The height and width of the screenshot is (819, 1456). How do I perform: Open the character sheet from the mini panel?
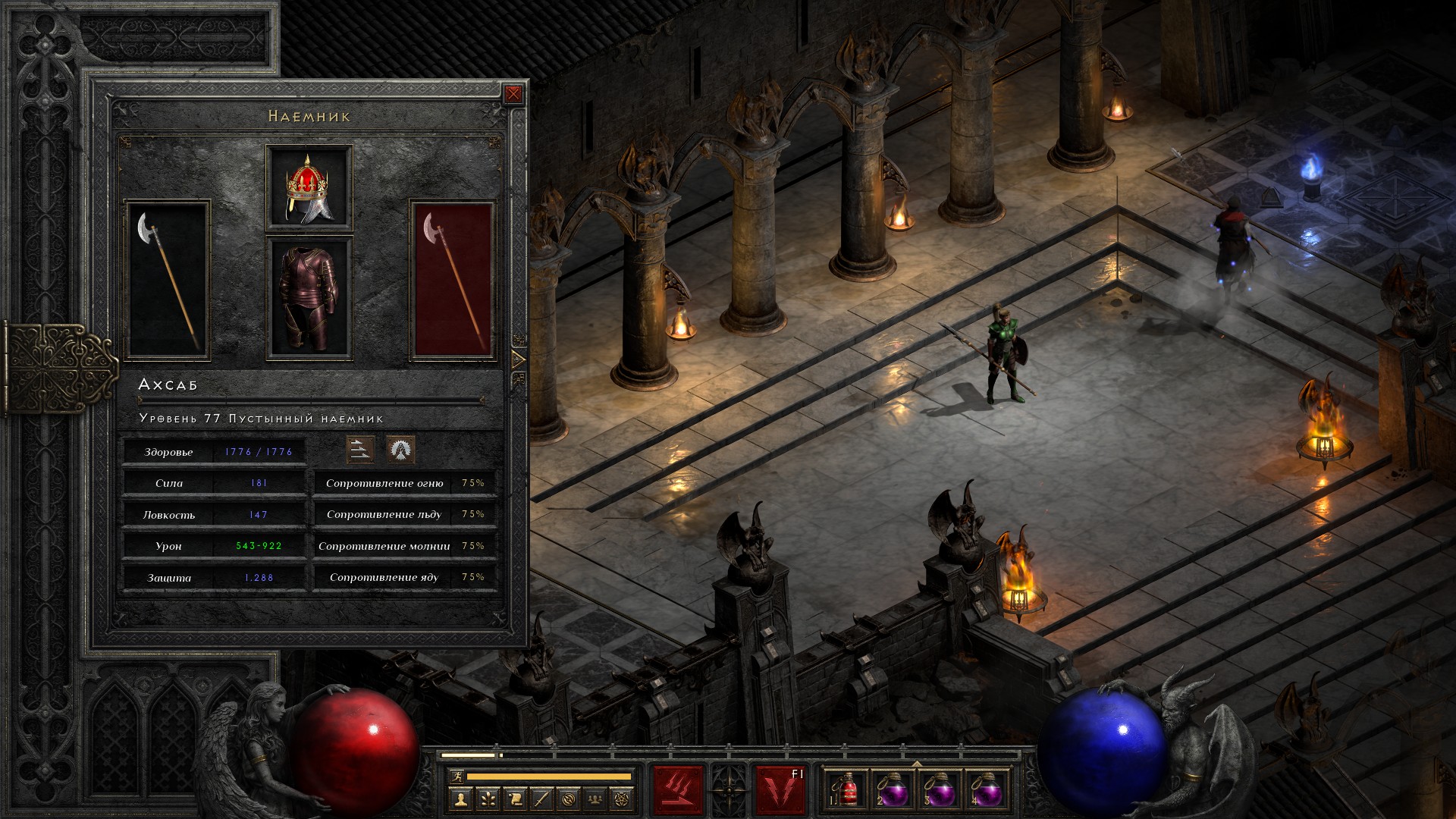(x=460, y=799)
